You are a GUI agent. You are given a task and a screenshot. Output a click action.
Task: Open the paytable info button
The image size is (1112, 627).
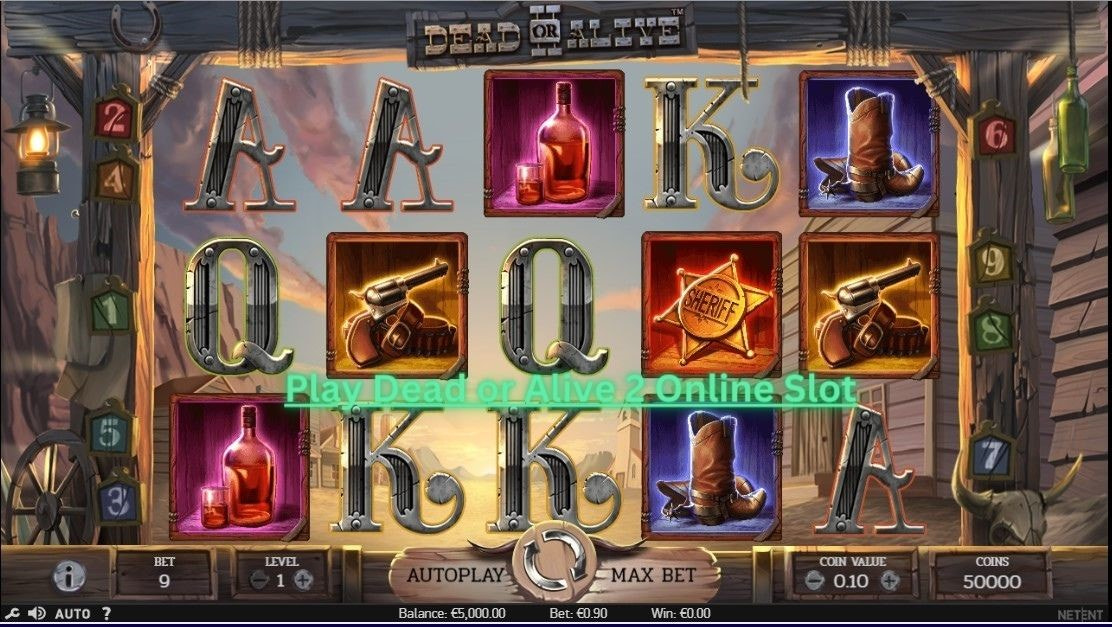point(68,575)
